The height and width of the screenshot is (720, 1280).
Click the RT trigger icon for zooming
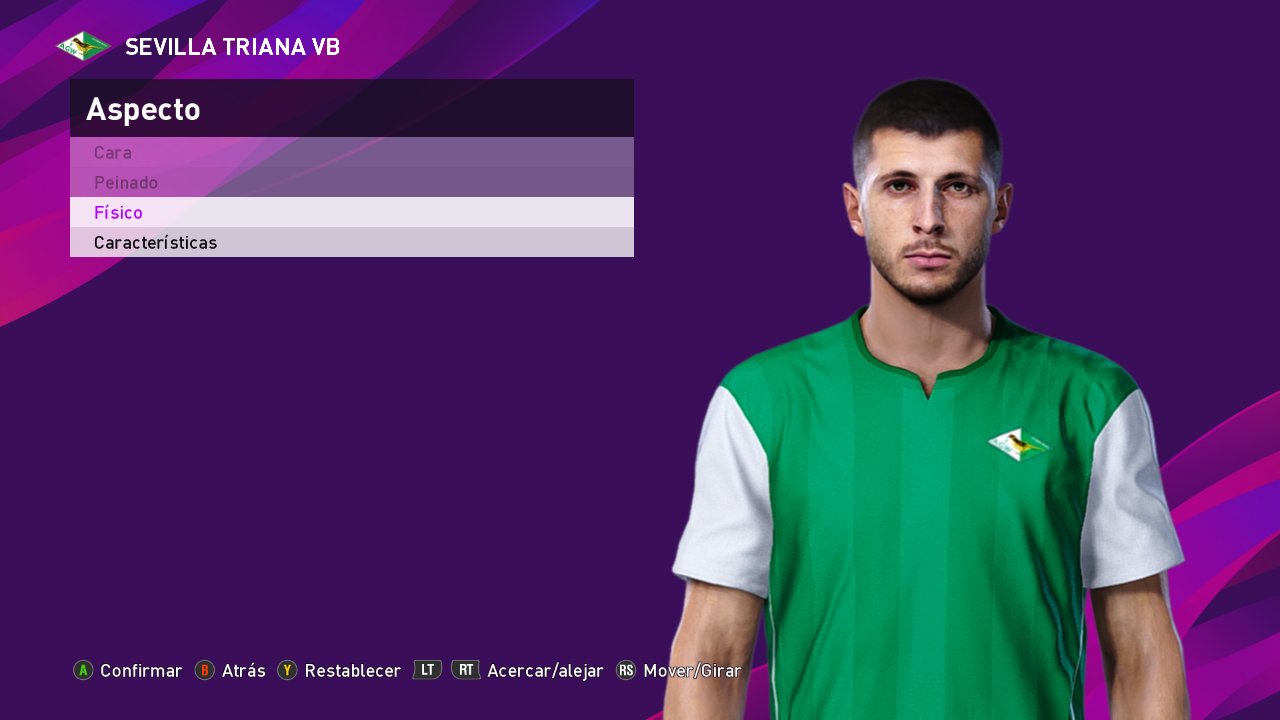coord(466,670)
